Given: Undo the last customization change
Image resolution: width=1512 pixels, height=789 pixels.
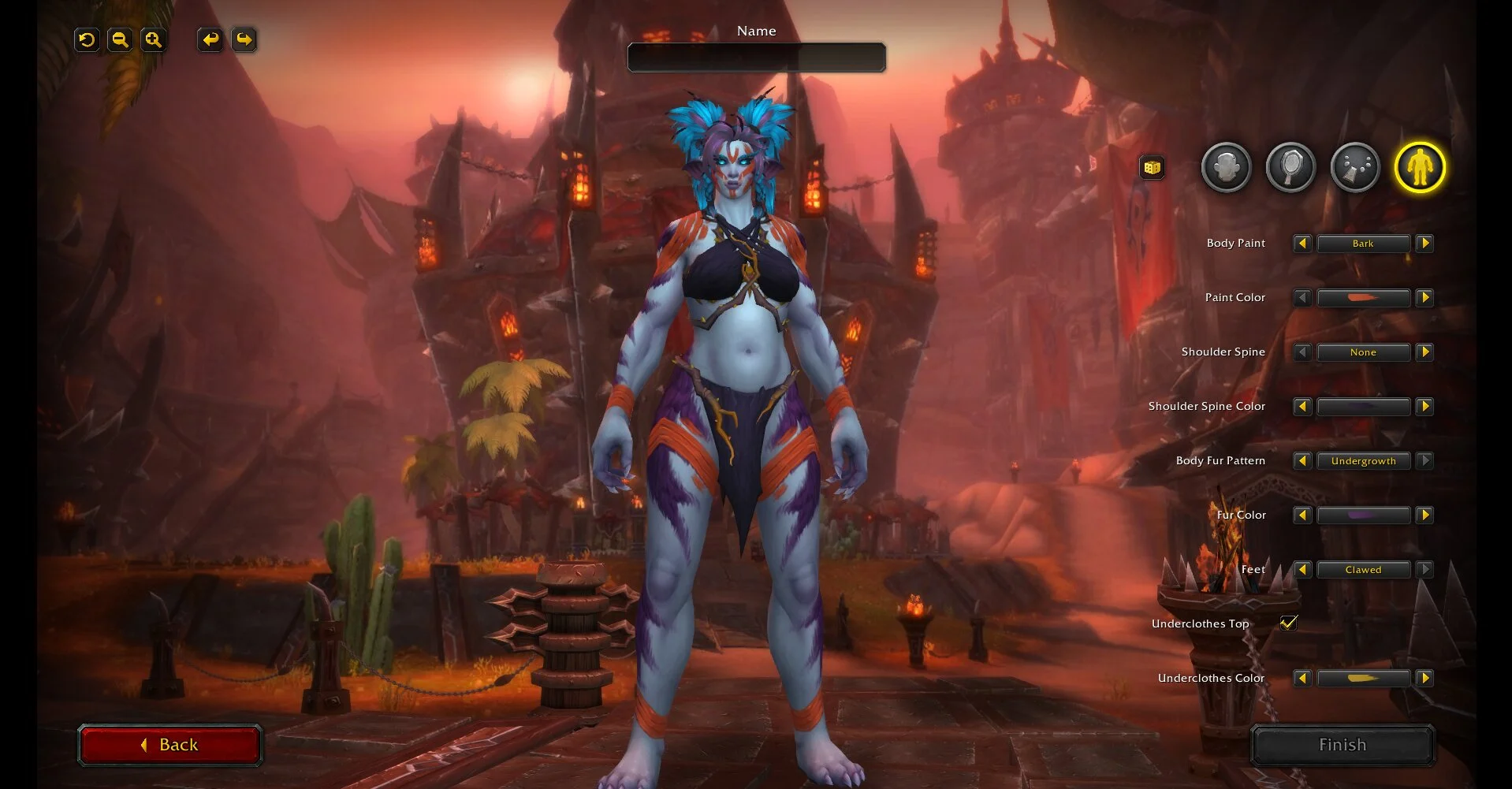Looking at the screenshot, I should pos(210,39).
